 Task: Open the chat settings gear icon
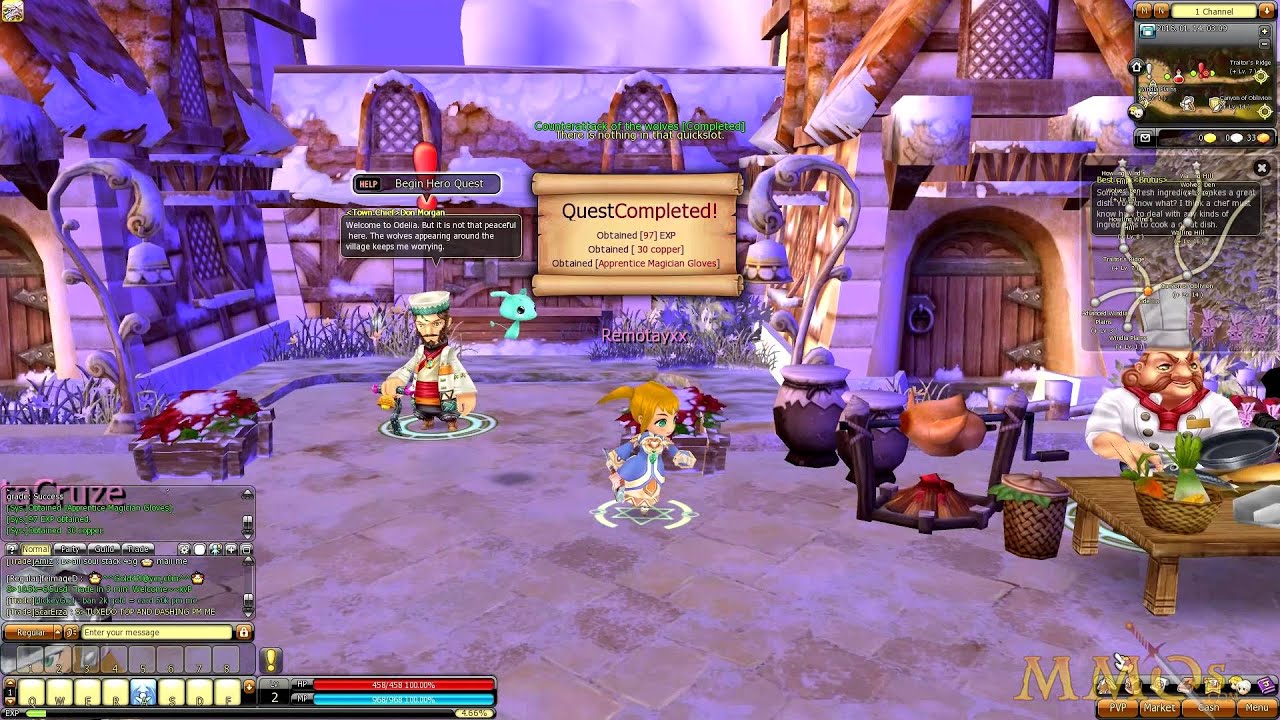click(x=184, y=549)
